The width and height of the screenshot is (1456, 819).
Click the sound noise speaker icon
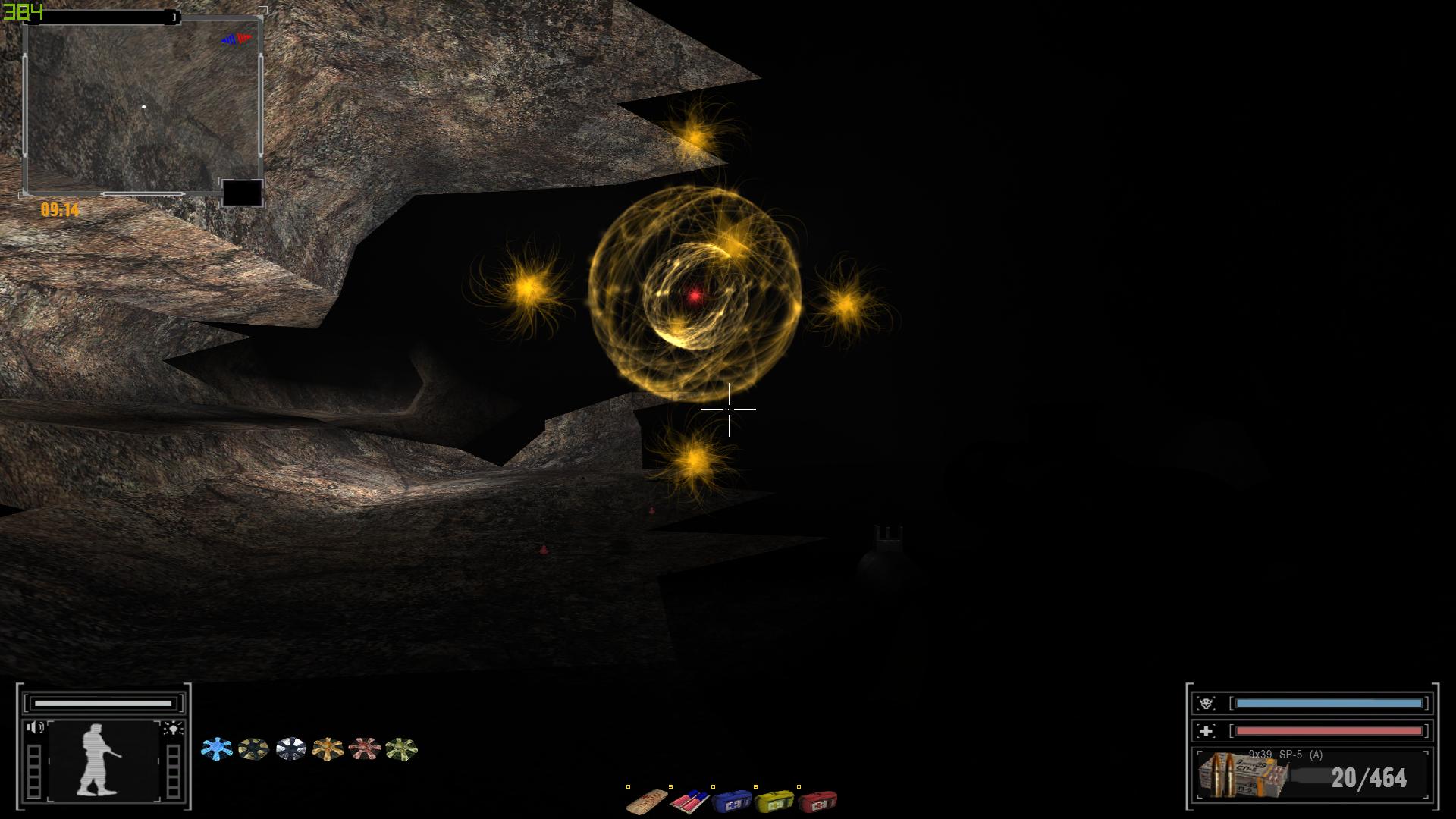click(x=35, y=728)
